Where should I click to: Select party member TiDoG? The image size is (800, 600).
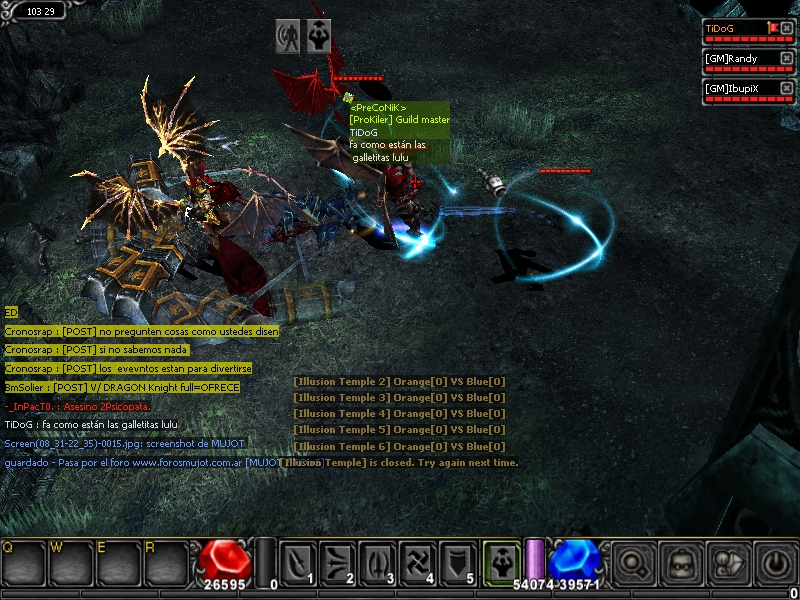pyautogui.click(x=735, y=29)
